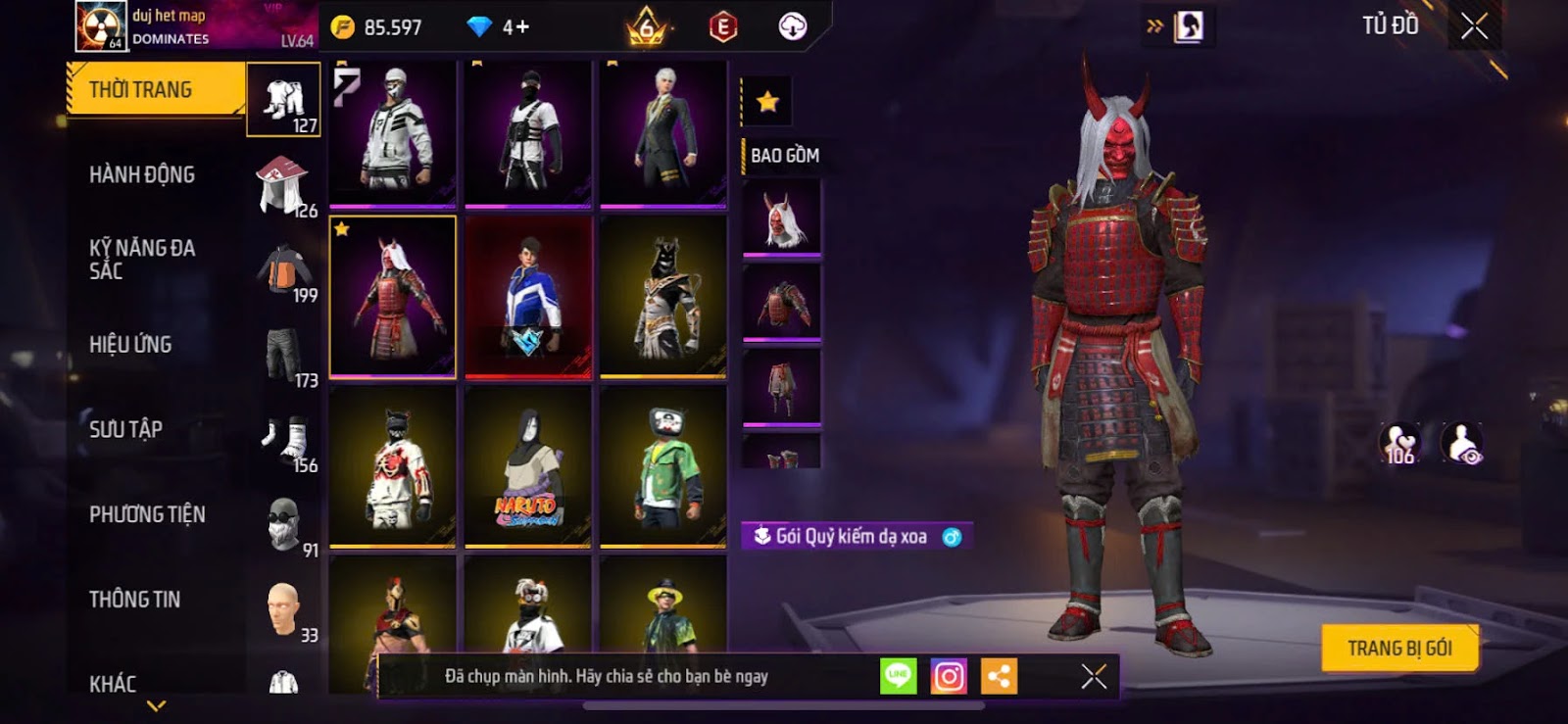Switch to the THÔNG TIN tab
This screenshot has height=724, width=1568.
click(134, 600)
